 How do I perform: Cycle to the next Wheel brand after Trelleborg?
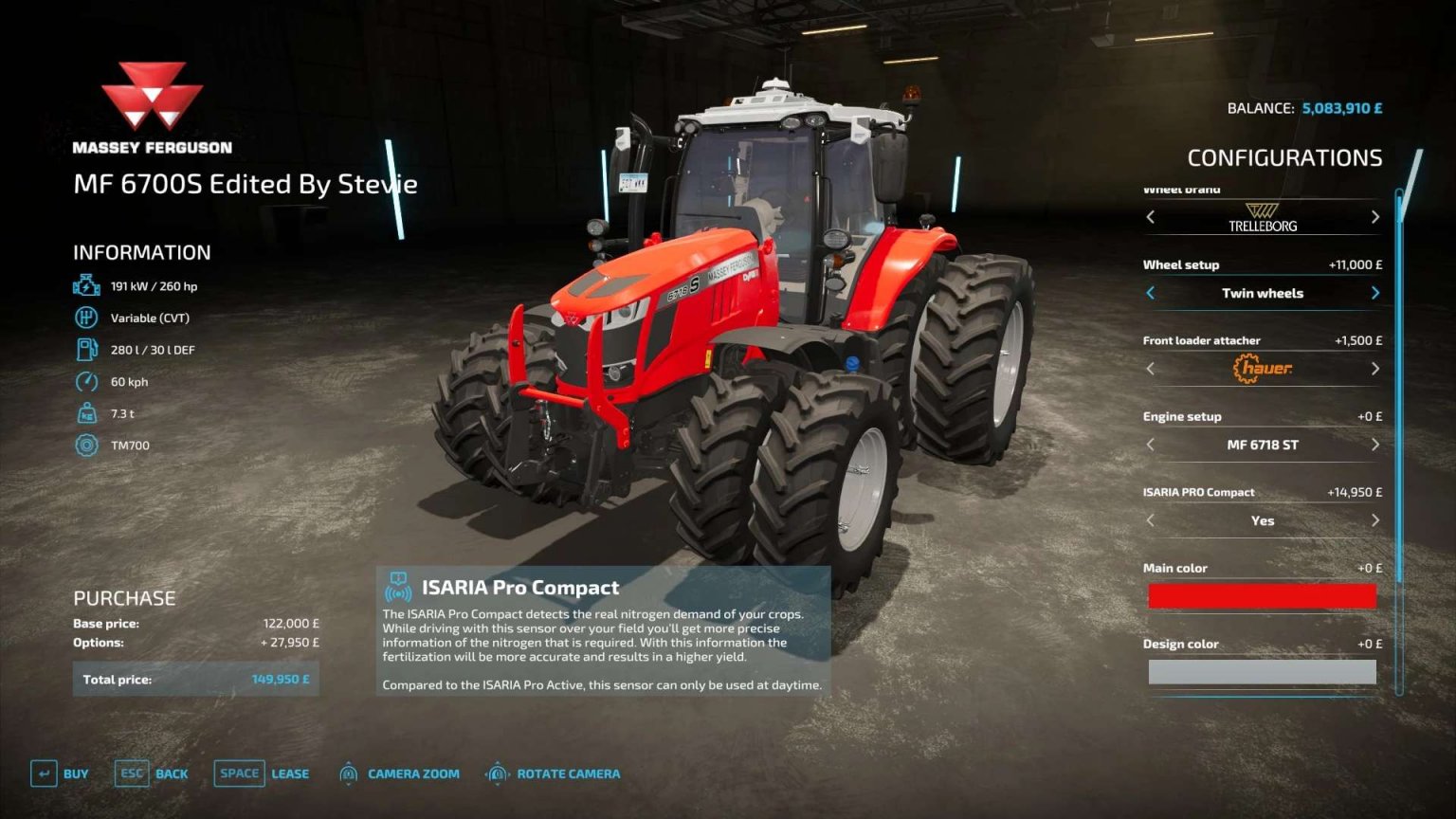coord(1374,216)
